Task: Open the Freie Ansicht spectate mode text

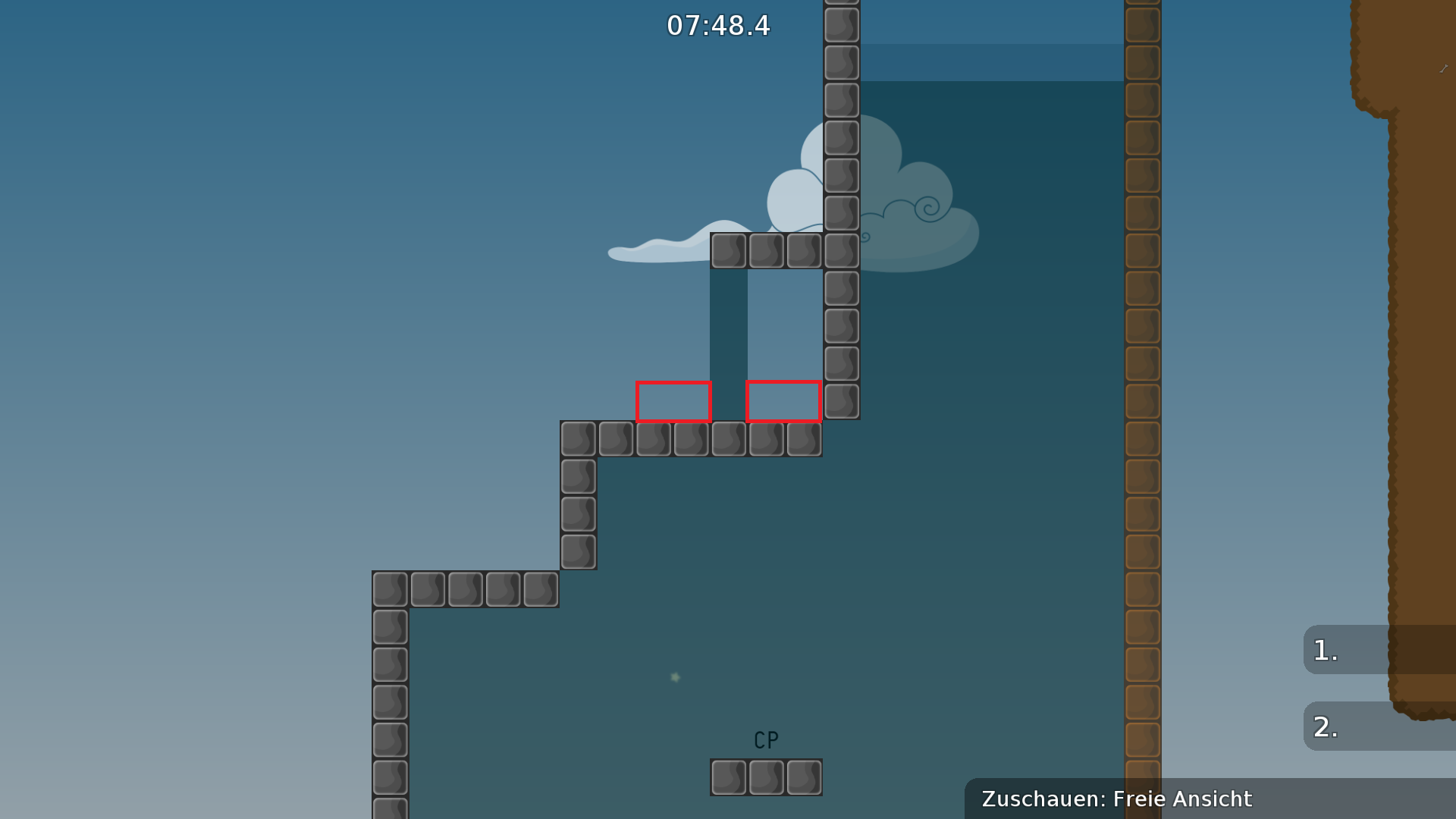Action: click(x=1181, y=799)
